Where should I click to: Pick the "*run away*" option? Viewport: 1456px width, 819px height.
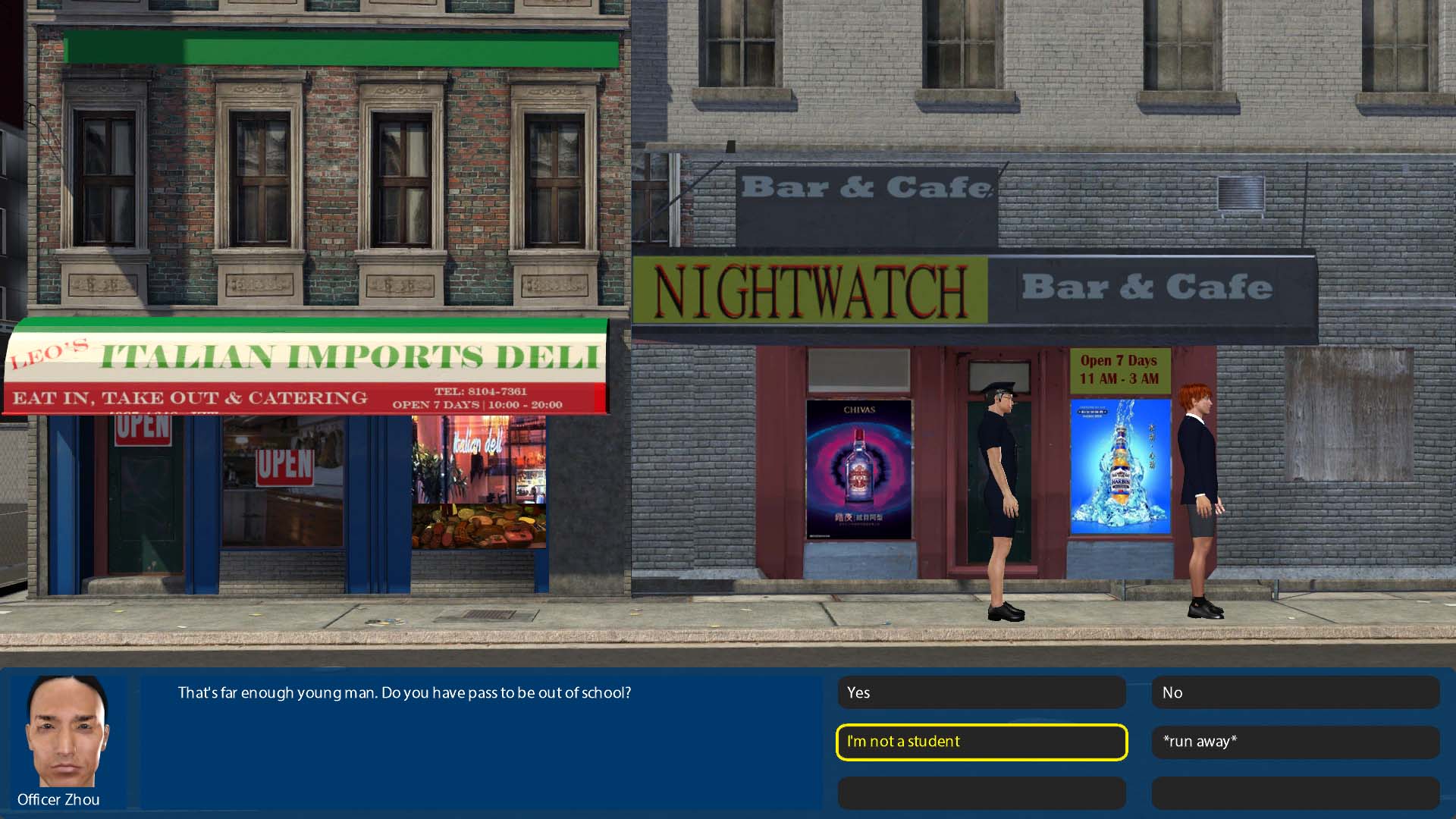tap(1295, 742)
